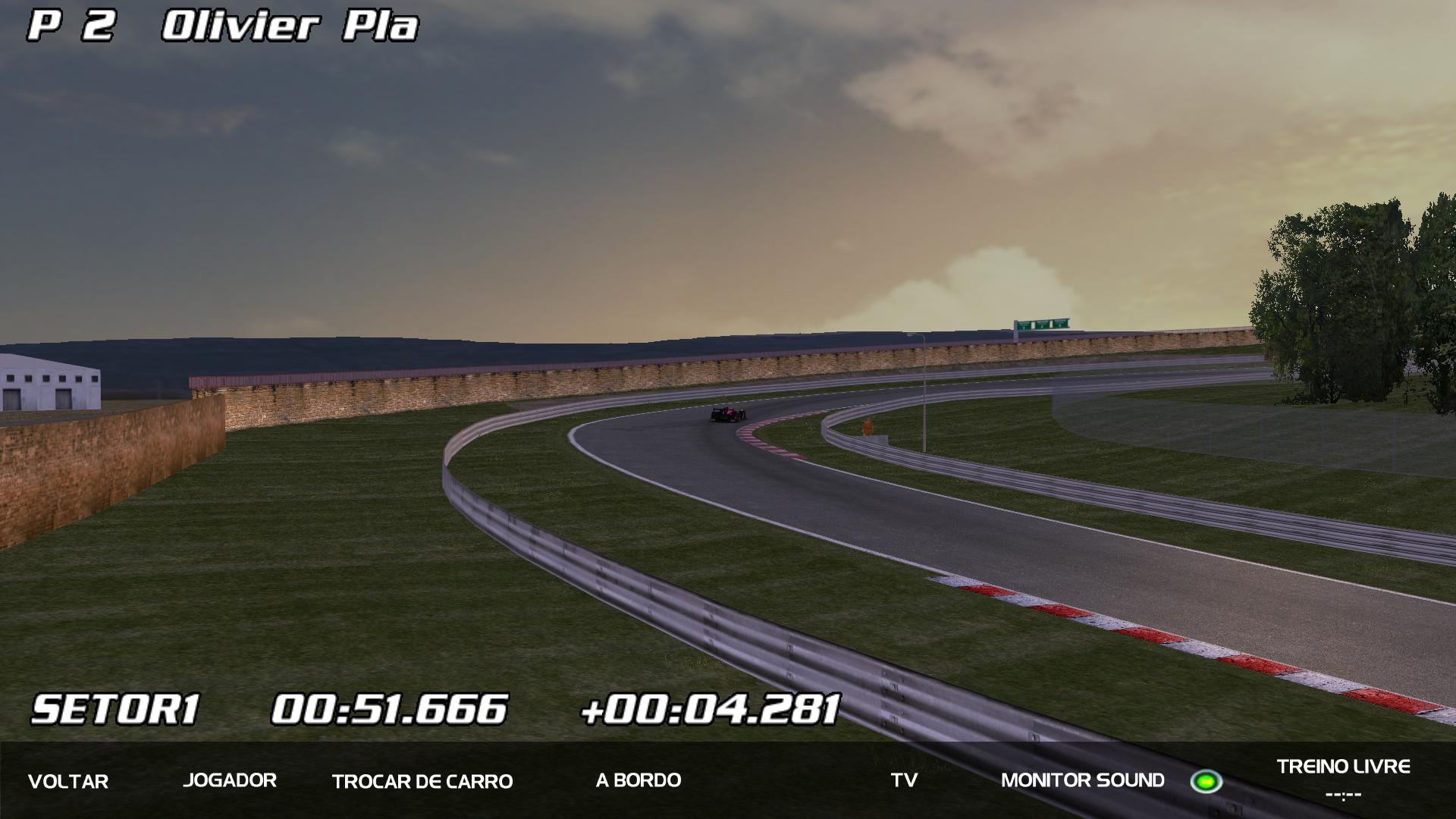Select the JOGADOR camera option

coord(230,780)
